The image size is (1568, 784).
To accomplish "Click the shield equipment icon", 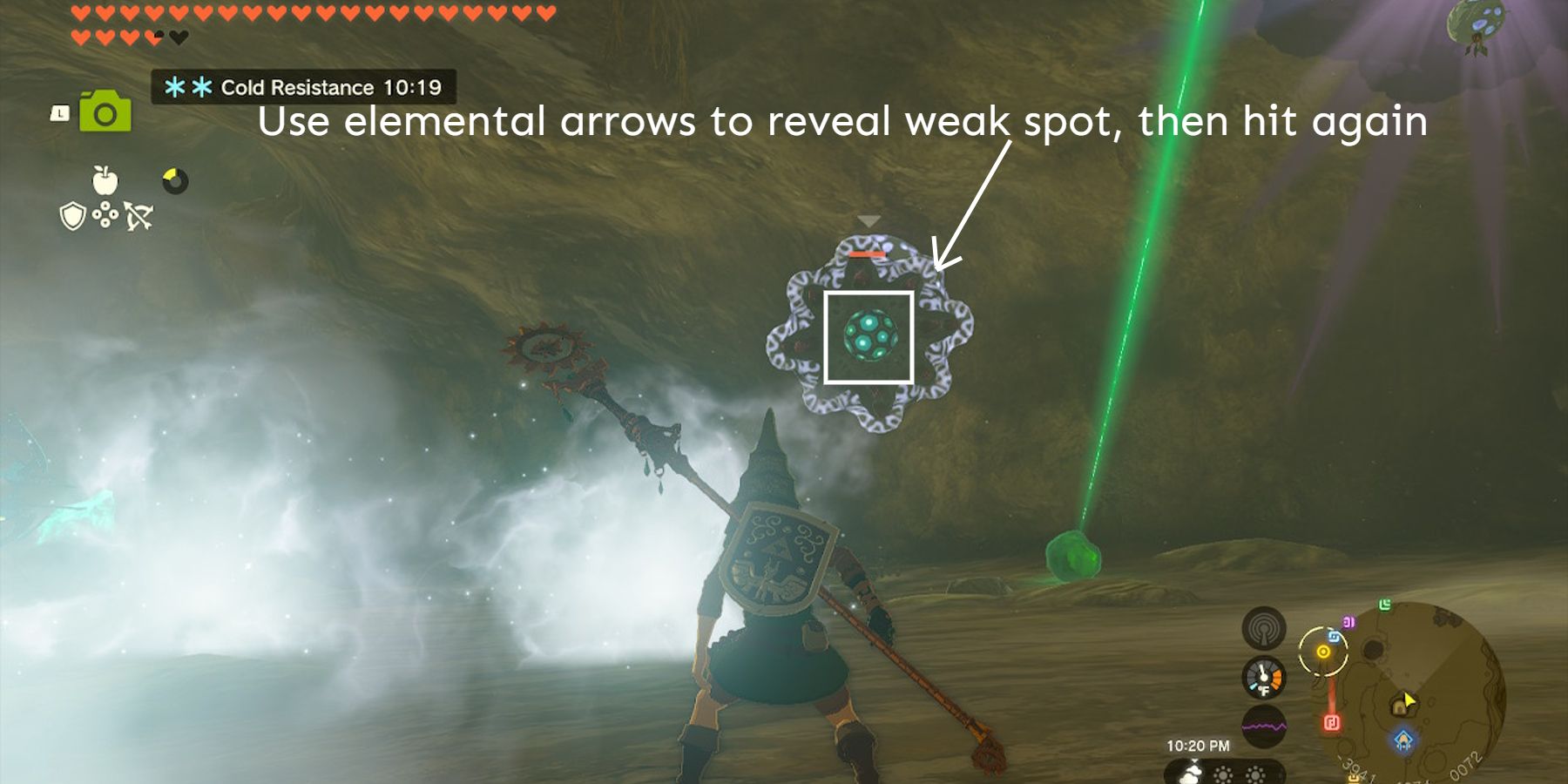I will 72,216.
